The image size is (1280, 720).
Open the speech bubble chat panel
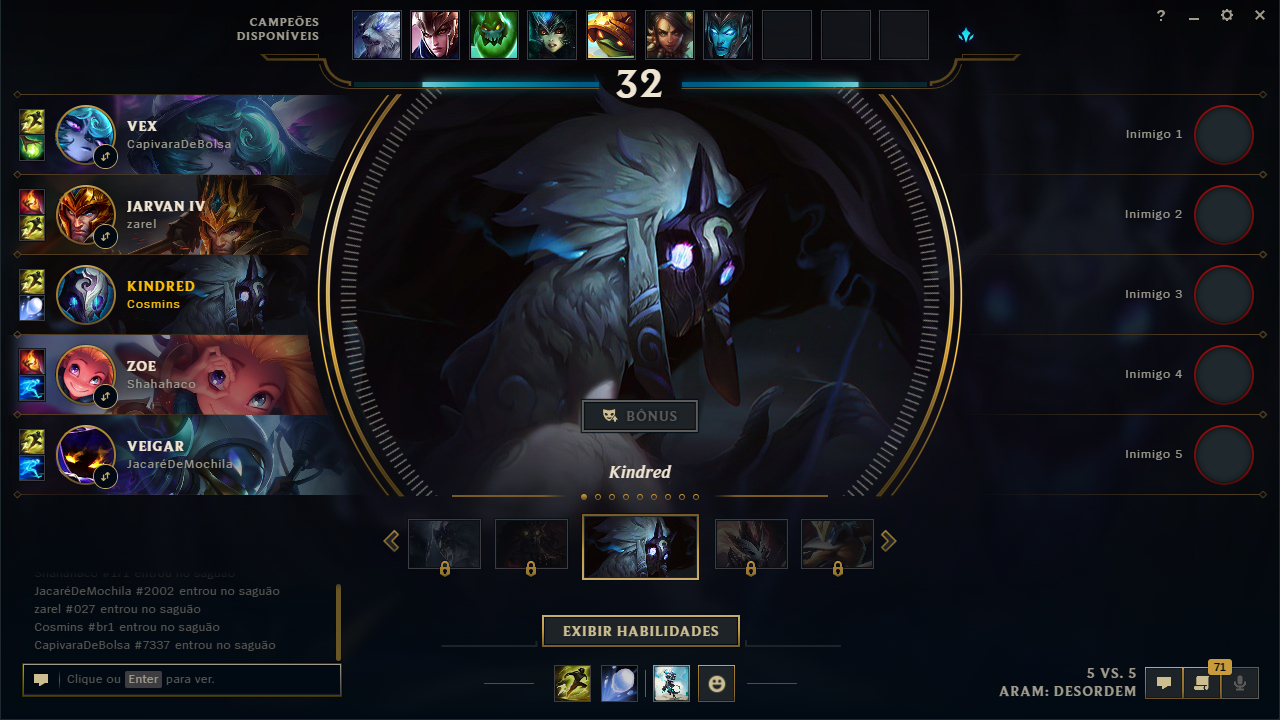pos(1164,683)
